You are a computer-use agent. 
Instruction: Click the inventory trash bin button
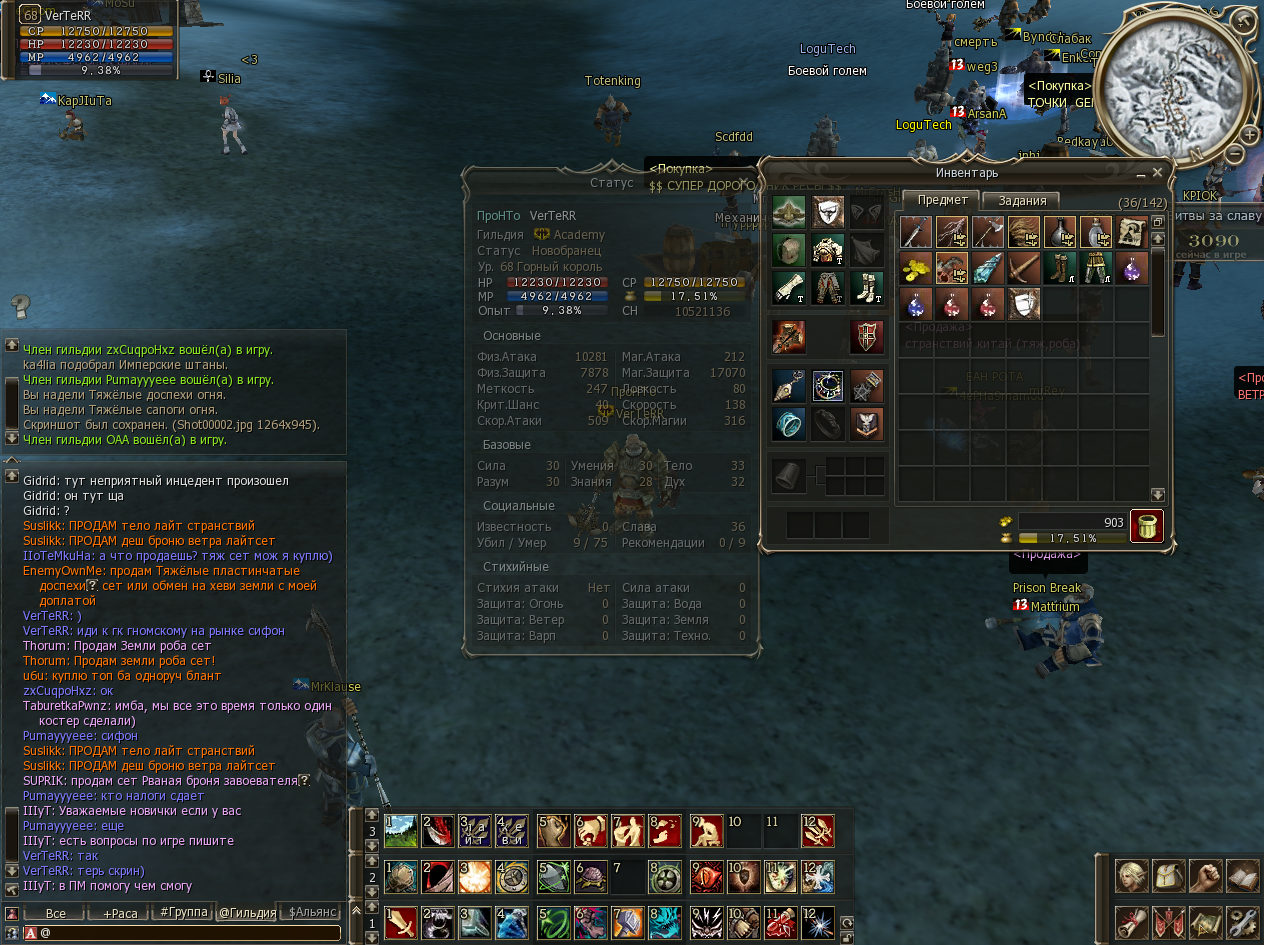(1146, 526)
